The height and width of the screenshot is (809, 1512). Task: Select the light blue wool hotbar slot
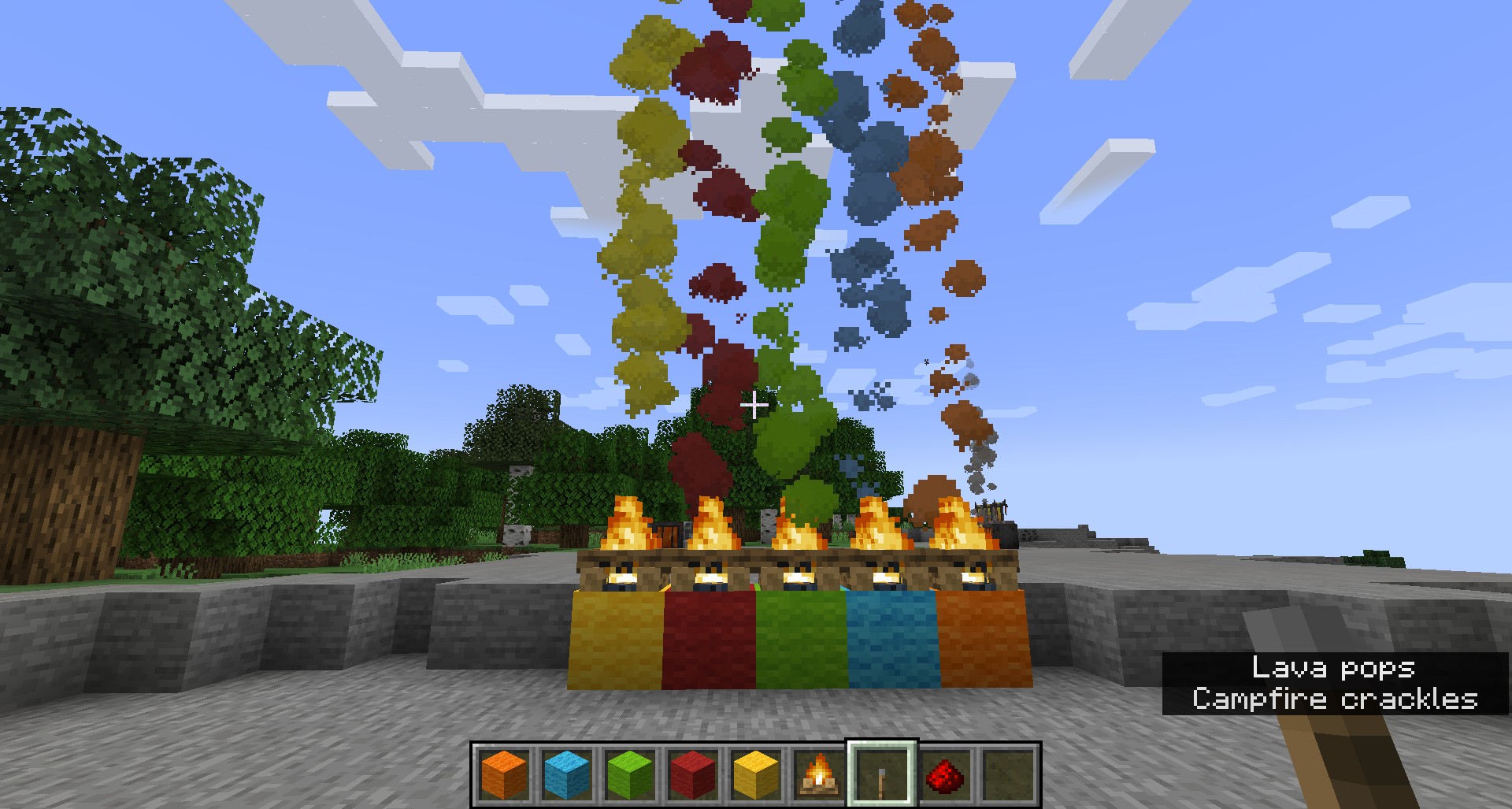point(567,774)
